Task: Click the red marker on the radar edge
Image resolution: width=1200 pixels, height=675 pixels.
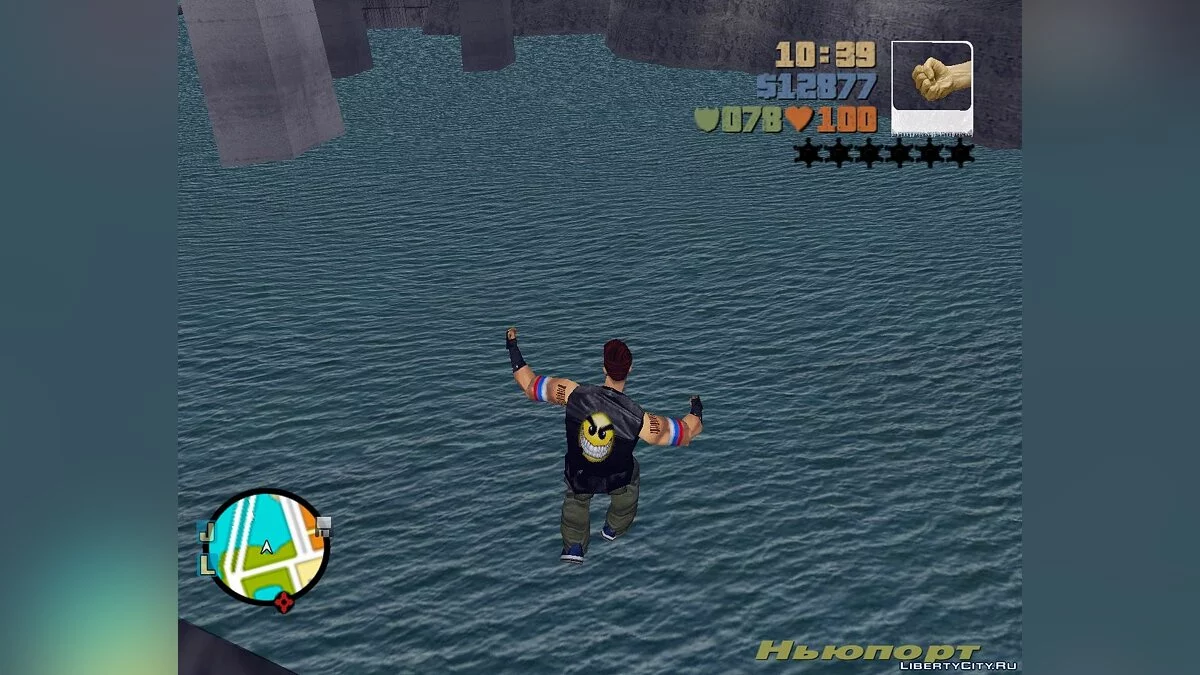Action: pos(284,601)
